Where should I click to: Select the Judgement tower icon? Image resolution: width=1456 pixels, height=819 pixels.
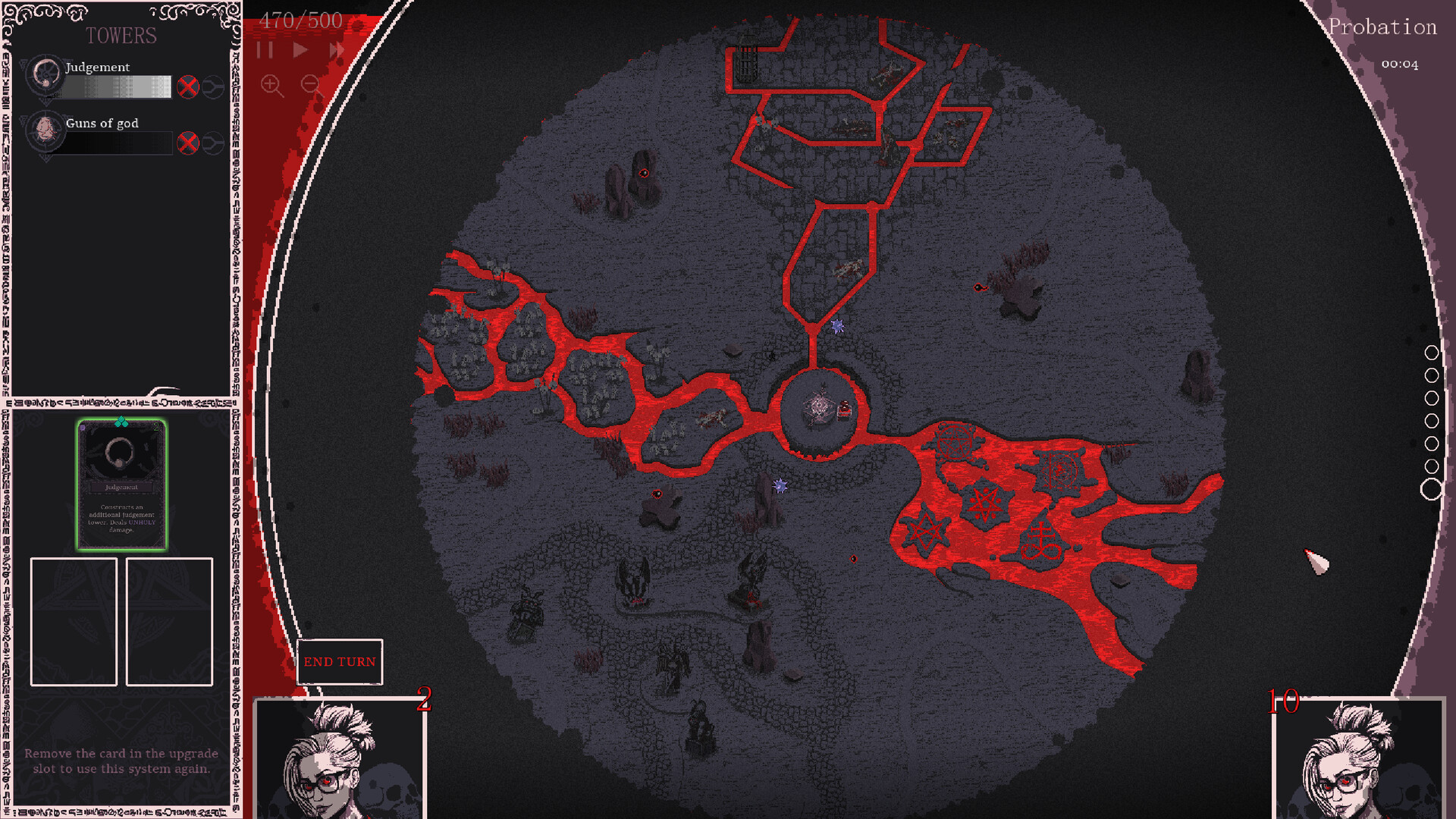coord(45,76)
